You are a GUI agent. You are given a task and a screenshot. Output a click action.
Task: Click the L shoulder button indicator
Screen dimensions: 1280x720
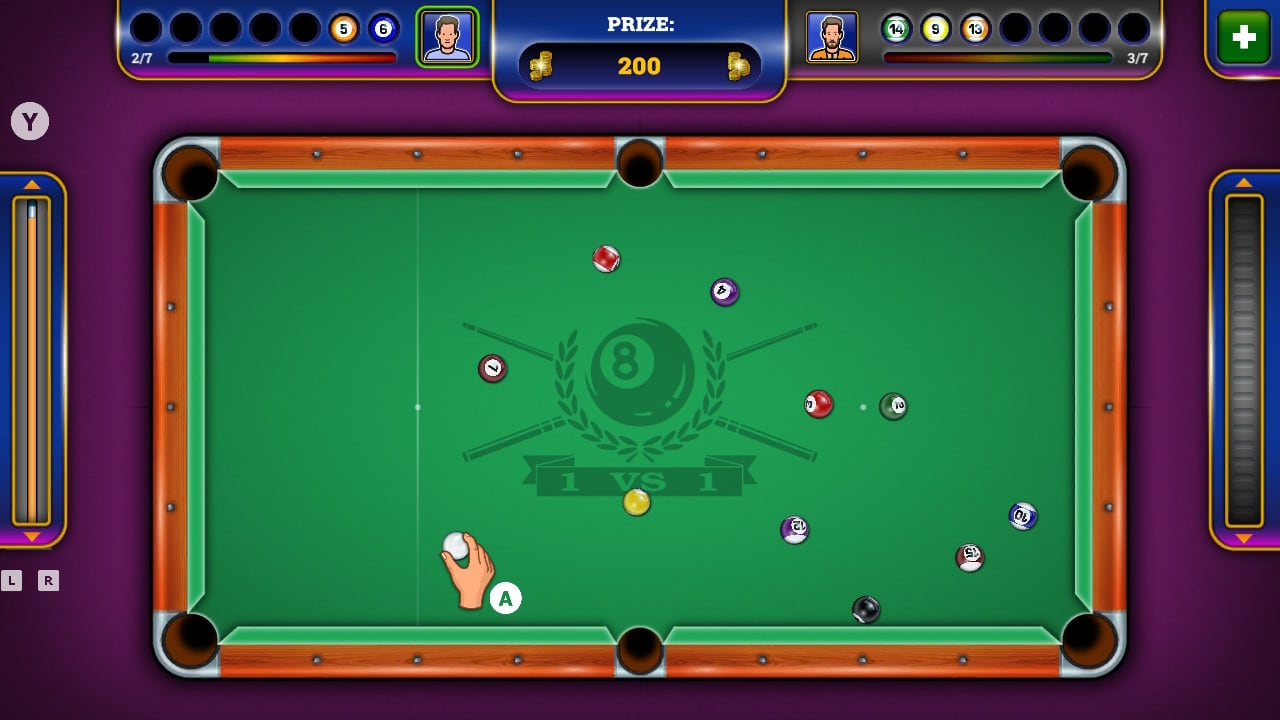13,580
